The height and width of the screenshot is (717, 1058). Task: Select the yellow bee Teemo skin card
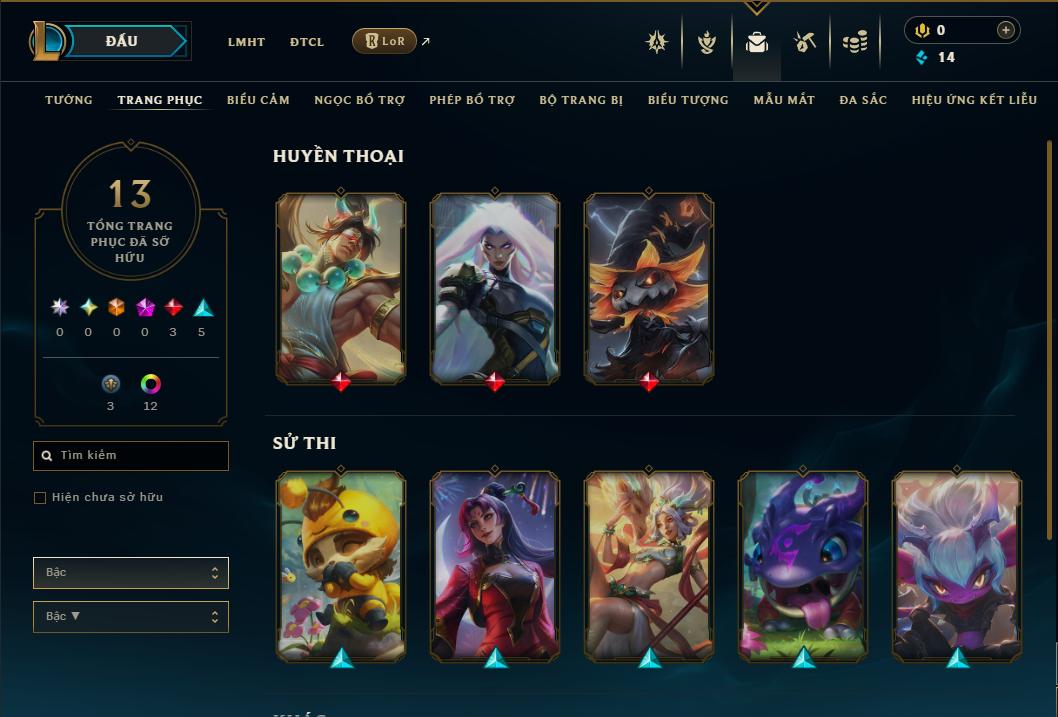[341, 565]
